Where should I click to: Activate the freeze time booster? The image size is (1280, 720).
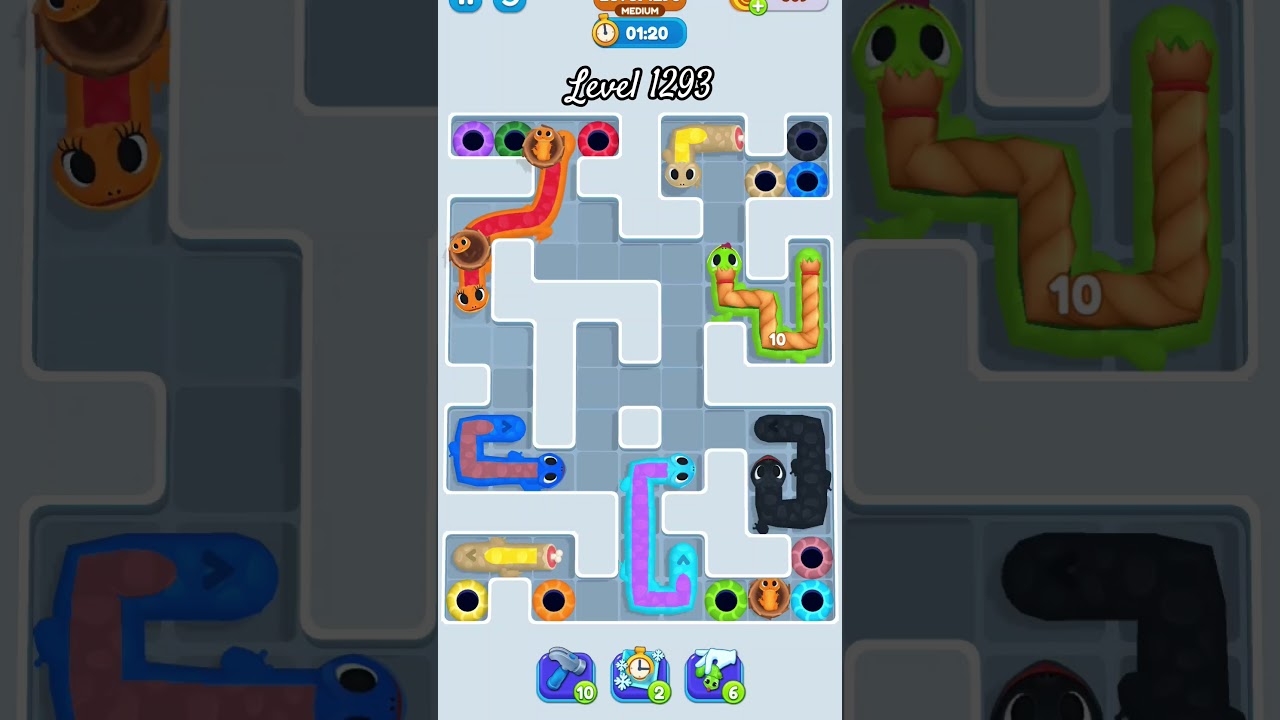(x=640, y=675)
